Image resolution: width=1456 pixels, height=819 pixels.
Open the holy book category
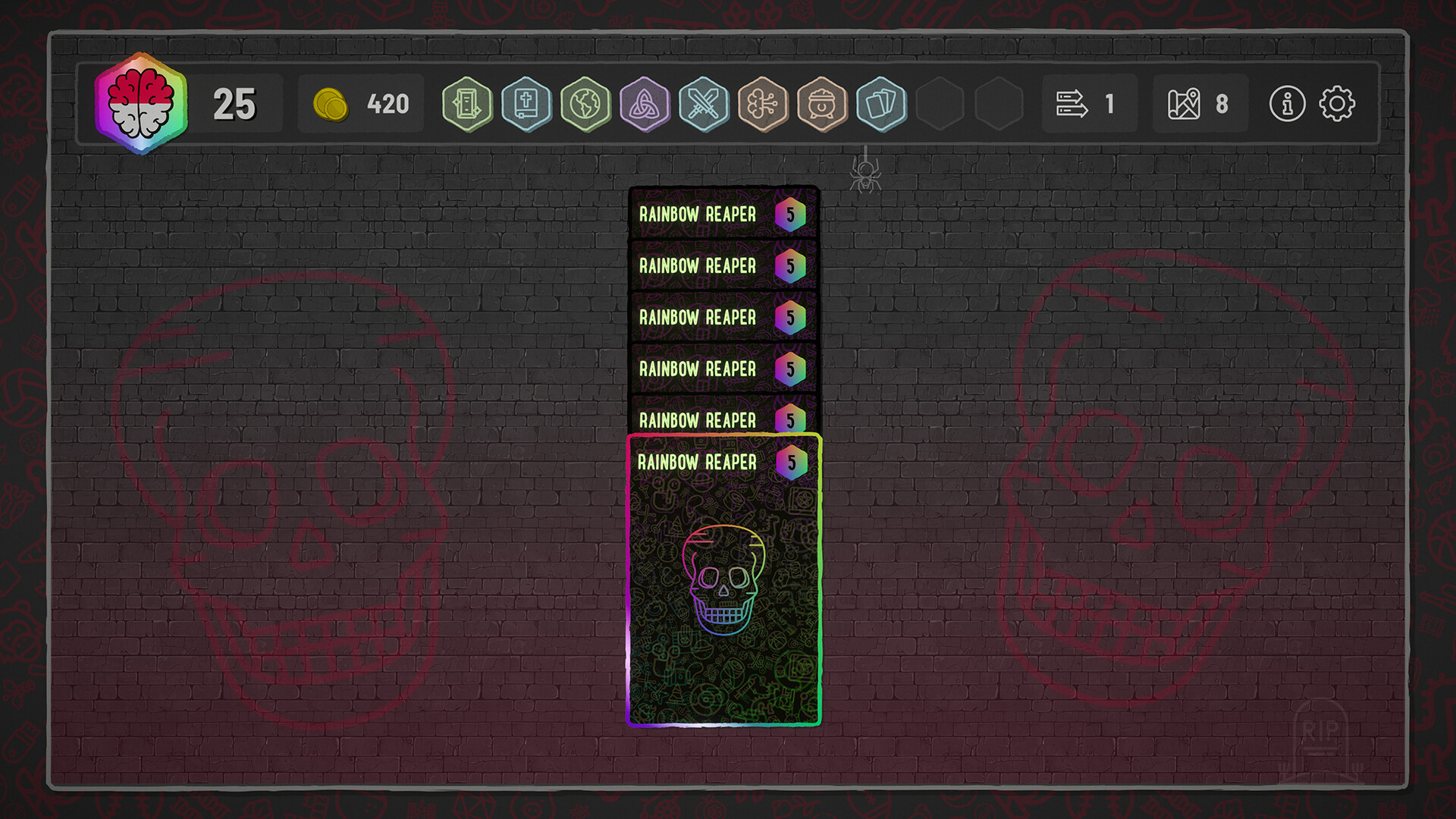[526, 105]
